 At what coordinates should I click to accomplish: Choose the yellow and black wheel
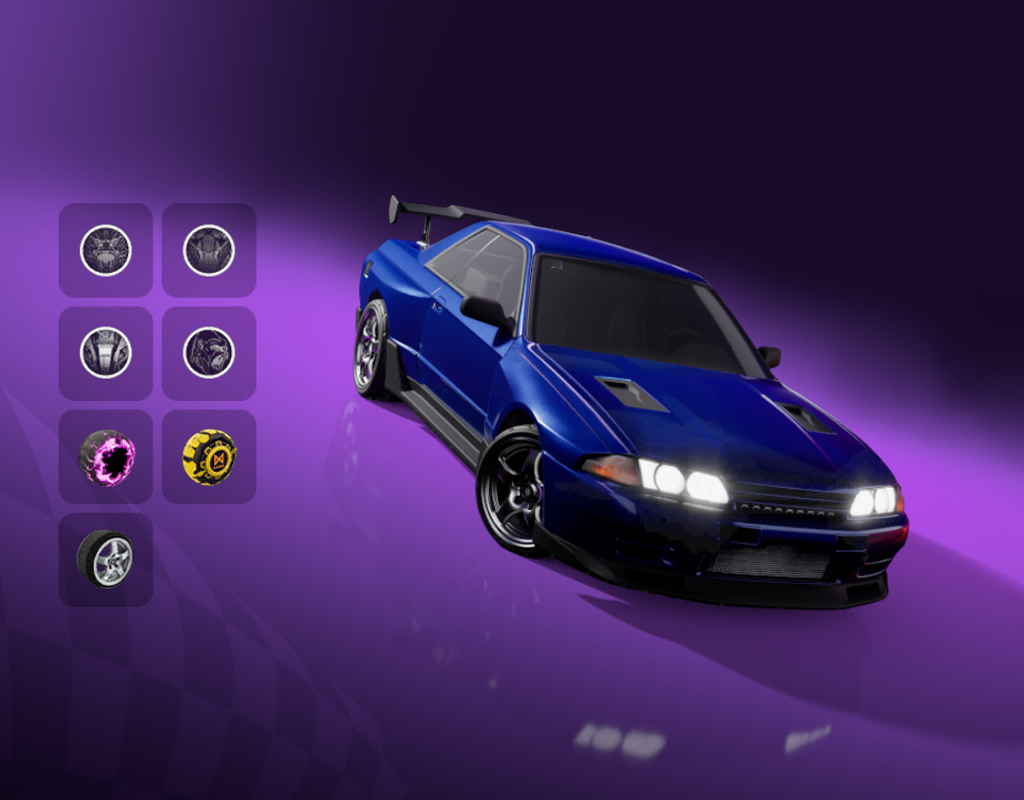pos(209,457)
